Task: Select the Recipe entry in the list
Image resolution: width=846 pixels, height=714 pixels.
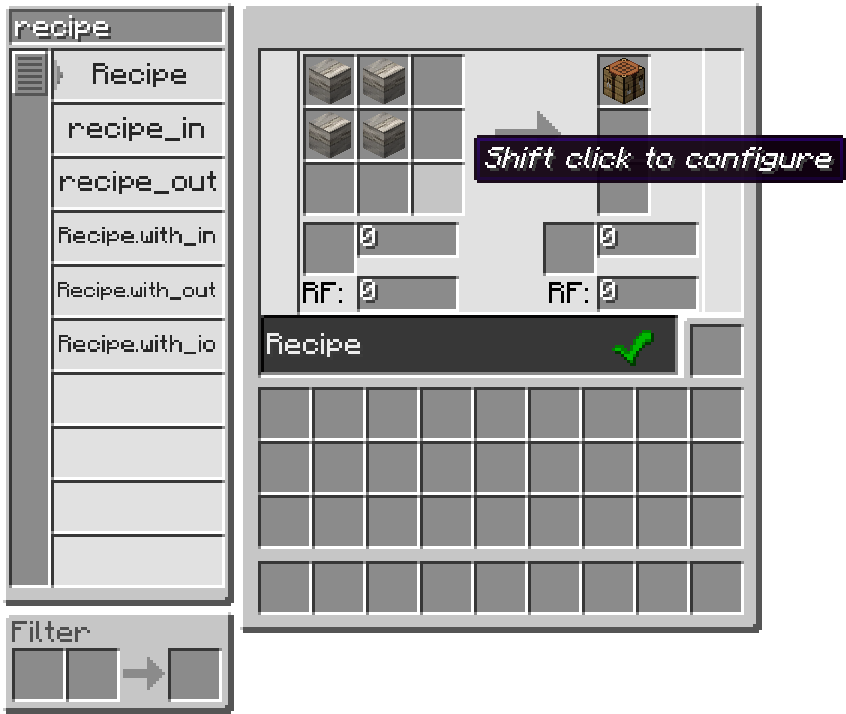Action: [x=138, y=75]
